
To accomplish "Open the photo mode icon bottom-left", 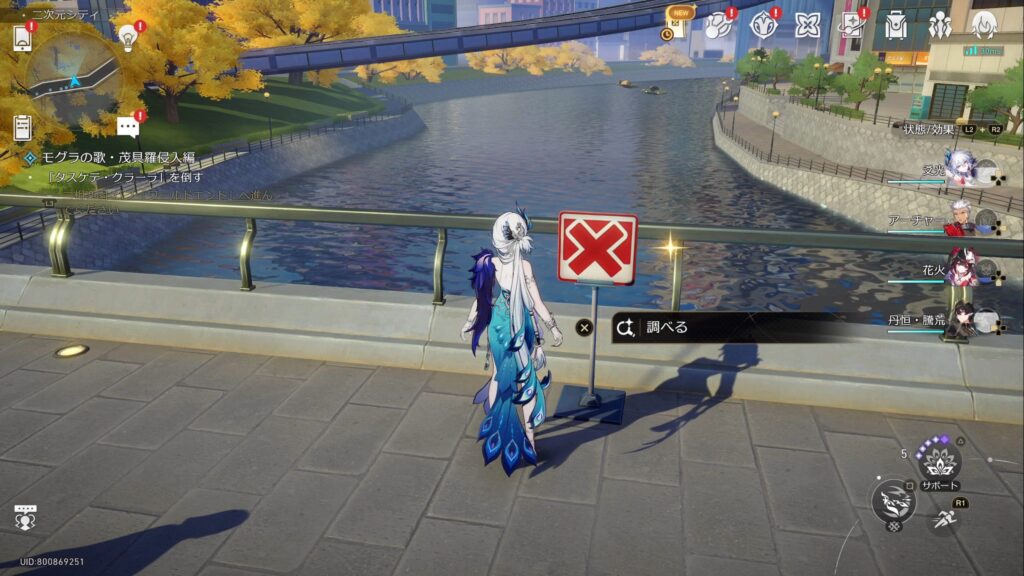I will pyautogui.click(x=26, y=516).
